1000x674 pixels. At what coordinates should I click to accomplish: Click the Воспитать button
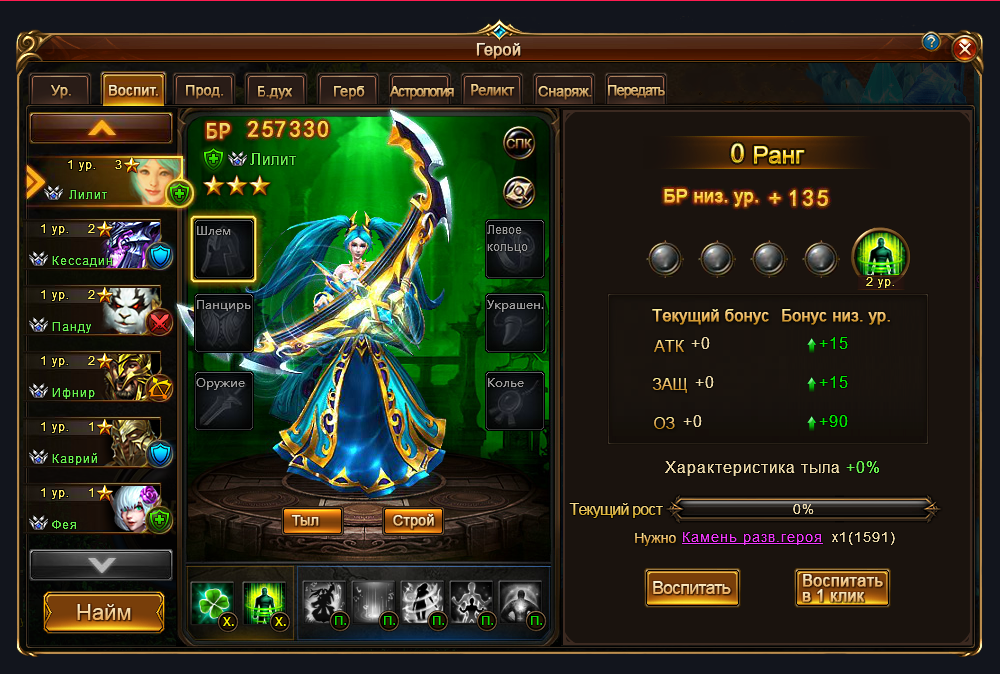click(693, 587)
